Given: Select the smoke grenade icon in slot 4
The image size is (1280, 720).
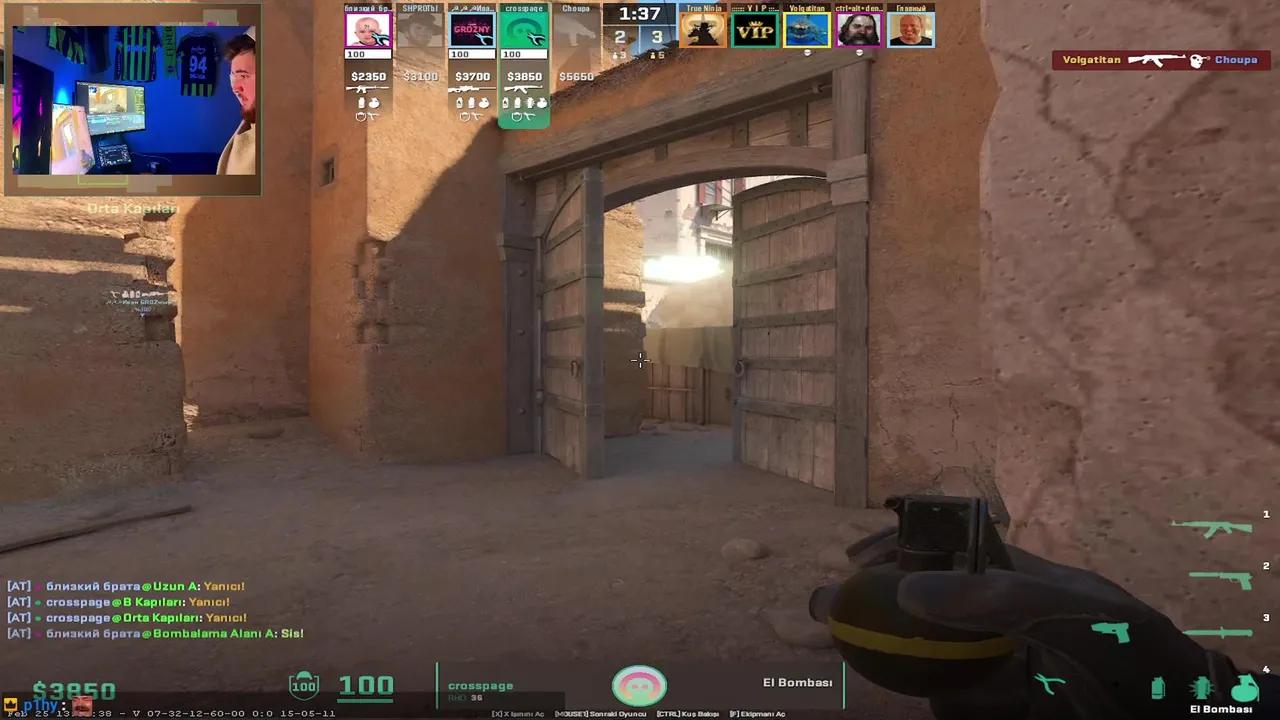Looking at the screenshot, I should (x=1157, y=688).
